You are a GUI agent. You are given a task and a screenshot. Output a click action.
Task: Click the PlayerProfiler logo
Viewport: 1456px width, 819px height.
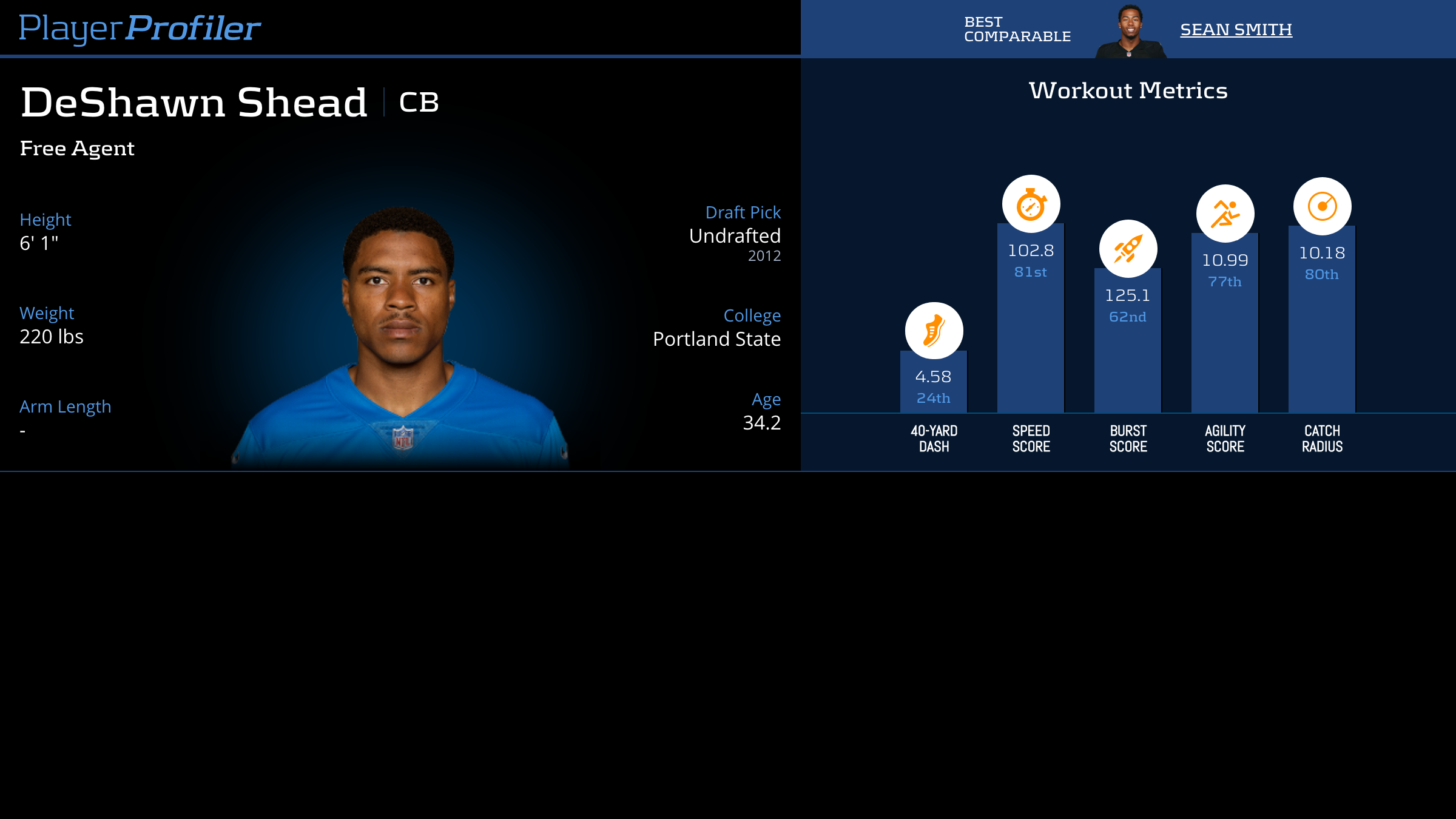(140, 28)
